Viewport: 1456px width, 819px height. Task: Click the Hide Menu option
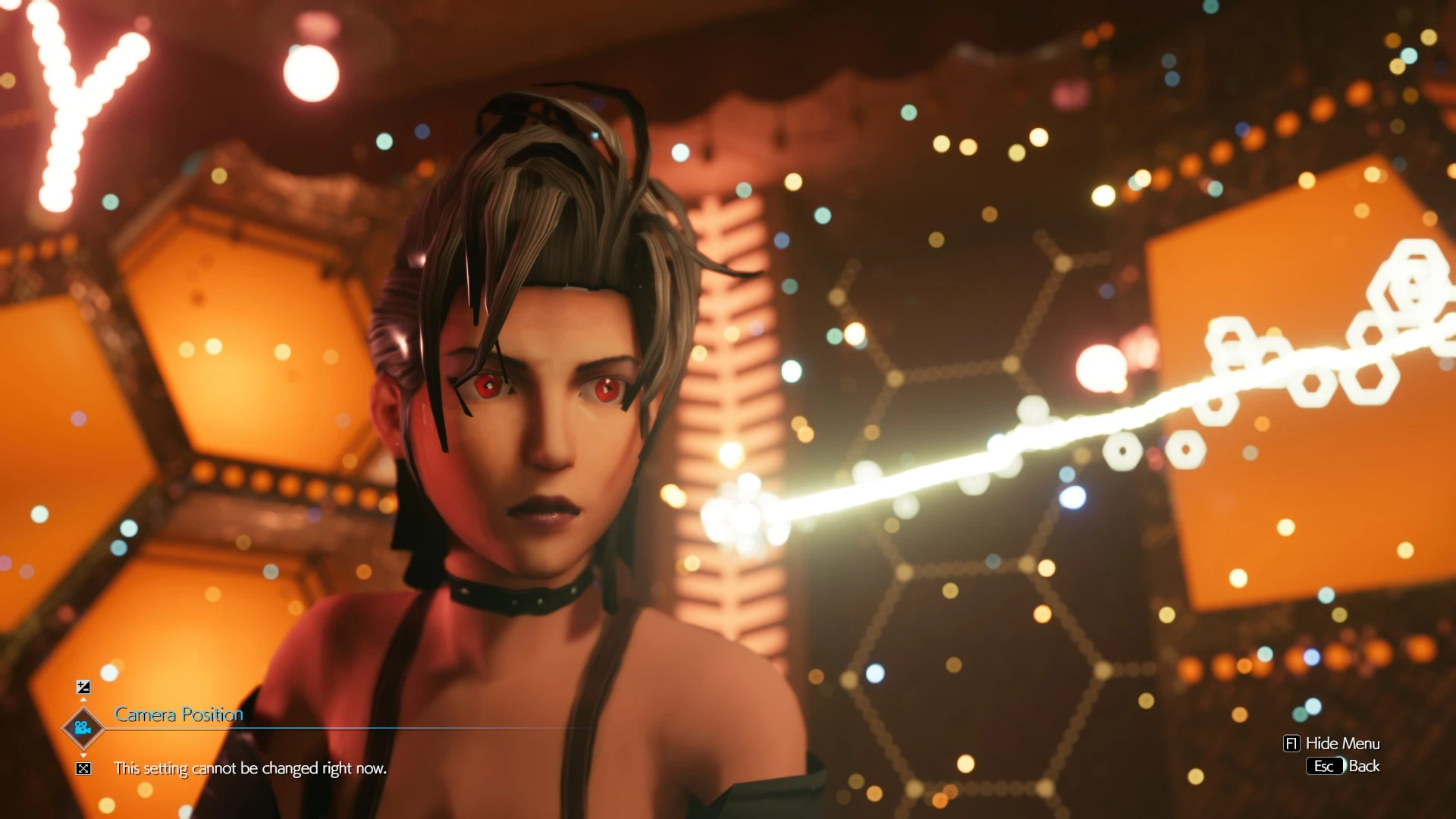(1332, 743)
